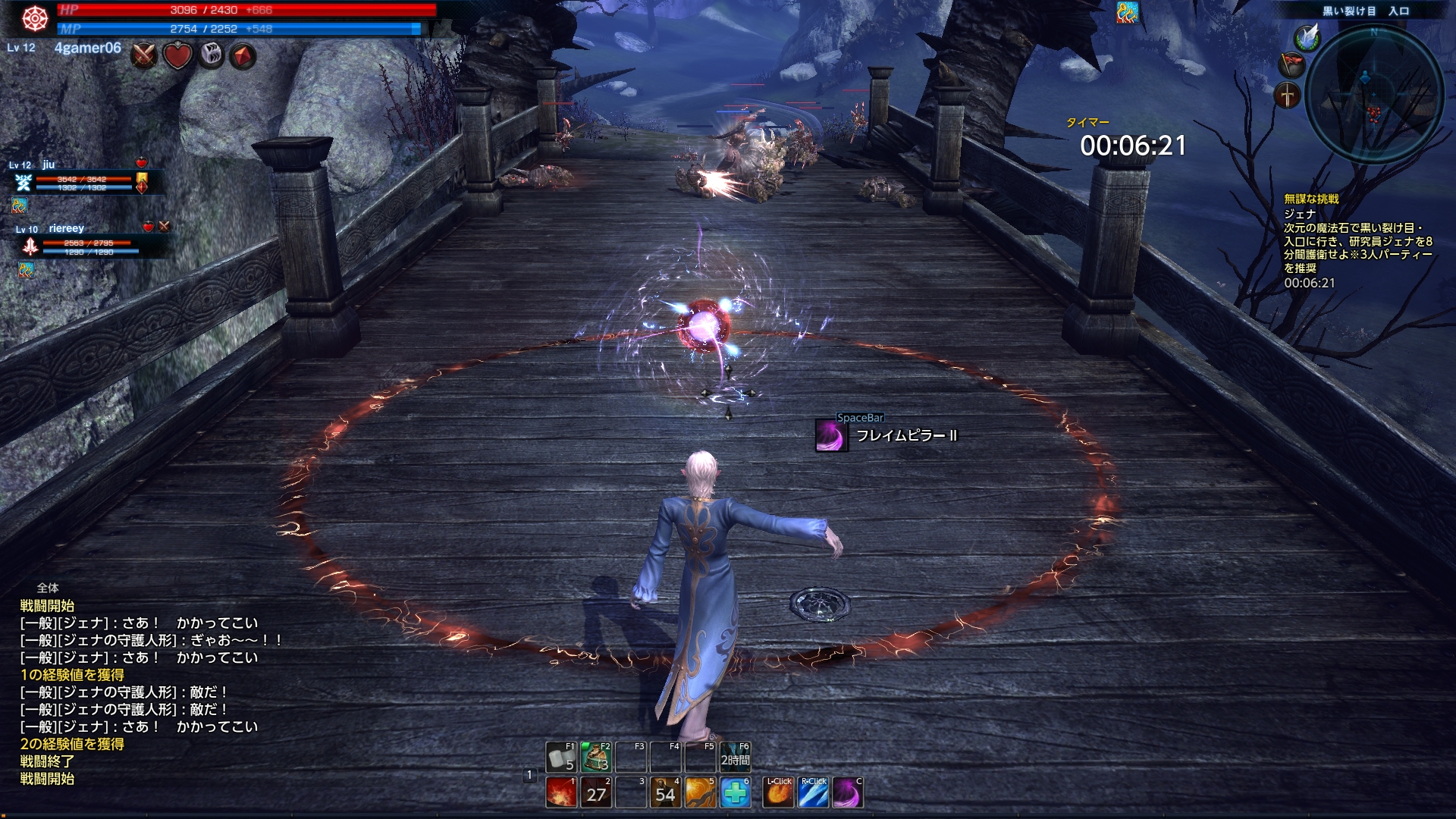Activate the purple swirl skill on C
Viewport: 1456px width, 819px height.
pyautogui.click(x=847, y=792)
